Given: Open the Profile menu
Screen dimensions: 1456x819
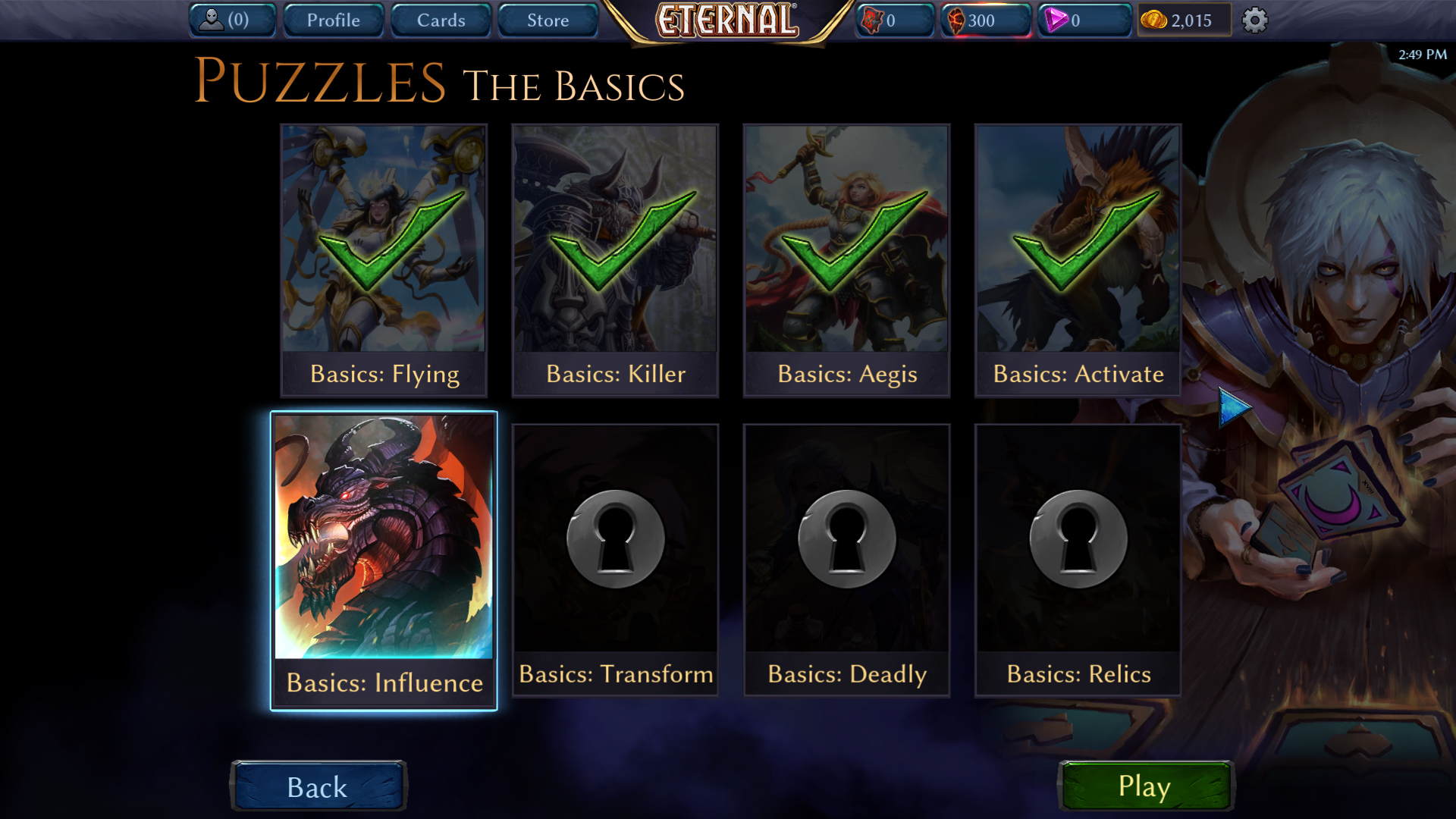Looking at the screenshot, I should [333, 20].
